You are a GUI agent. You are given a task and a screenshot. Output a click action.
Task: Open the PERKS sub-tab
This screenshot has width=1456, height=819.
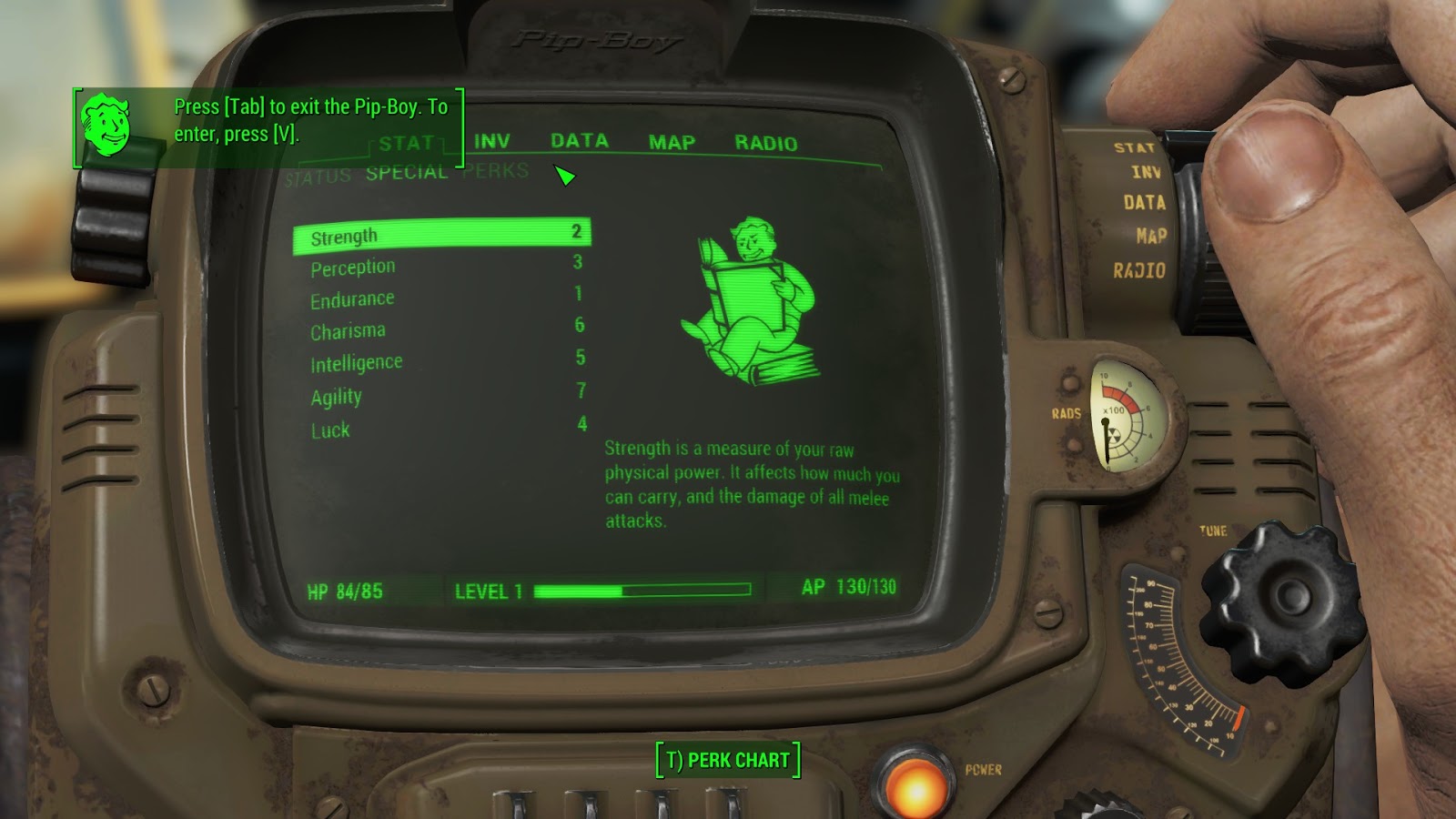tap(495, 169)
